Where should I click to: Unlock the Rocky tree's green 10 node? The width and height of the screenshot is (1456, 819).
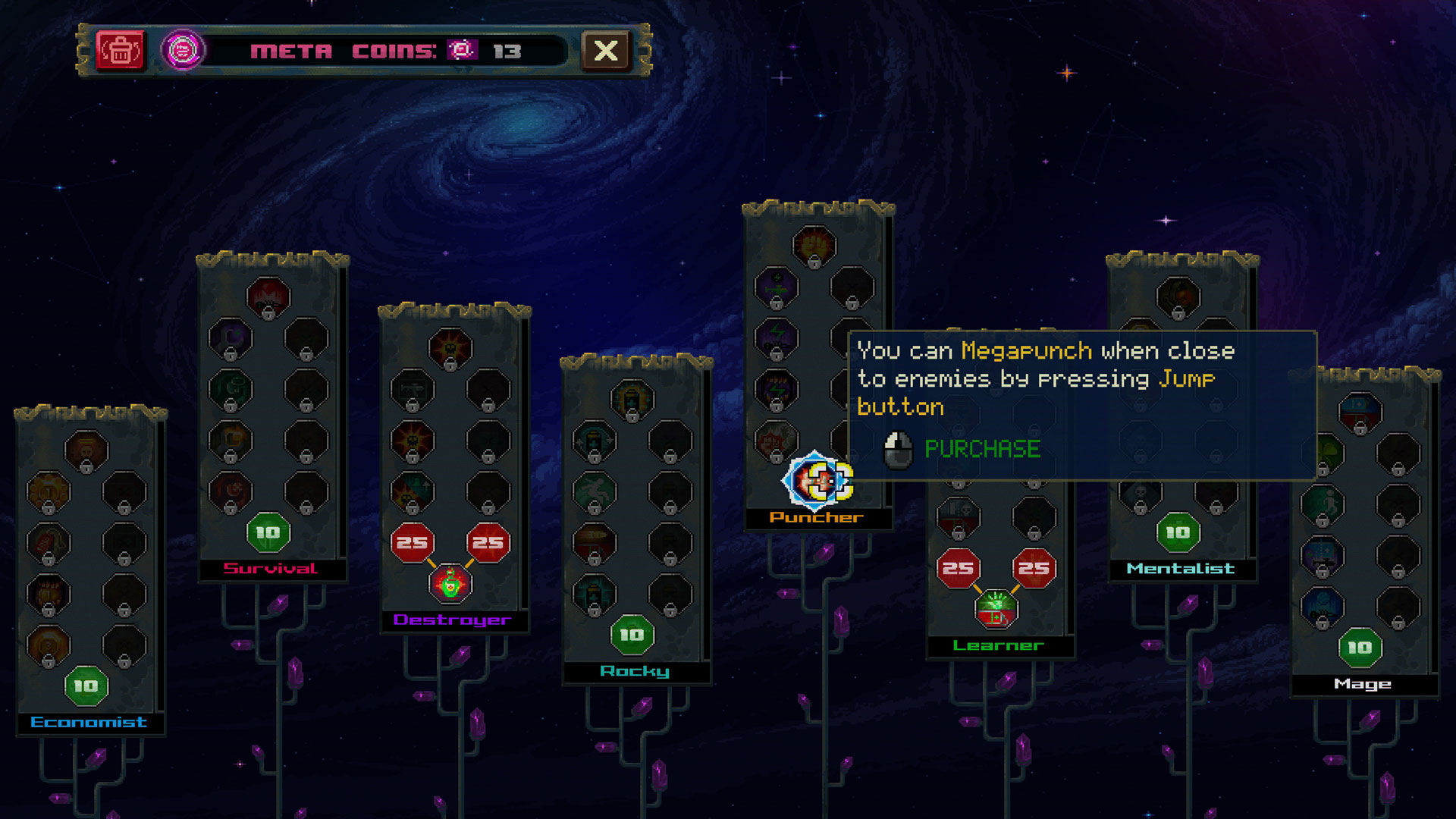click(x=632, y=635)
